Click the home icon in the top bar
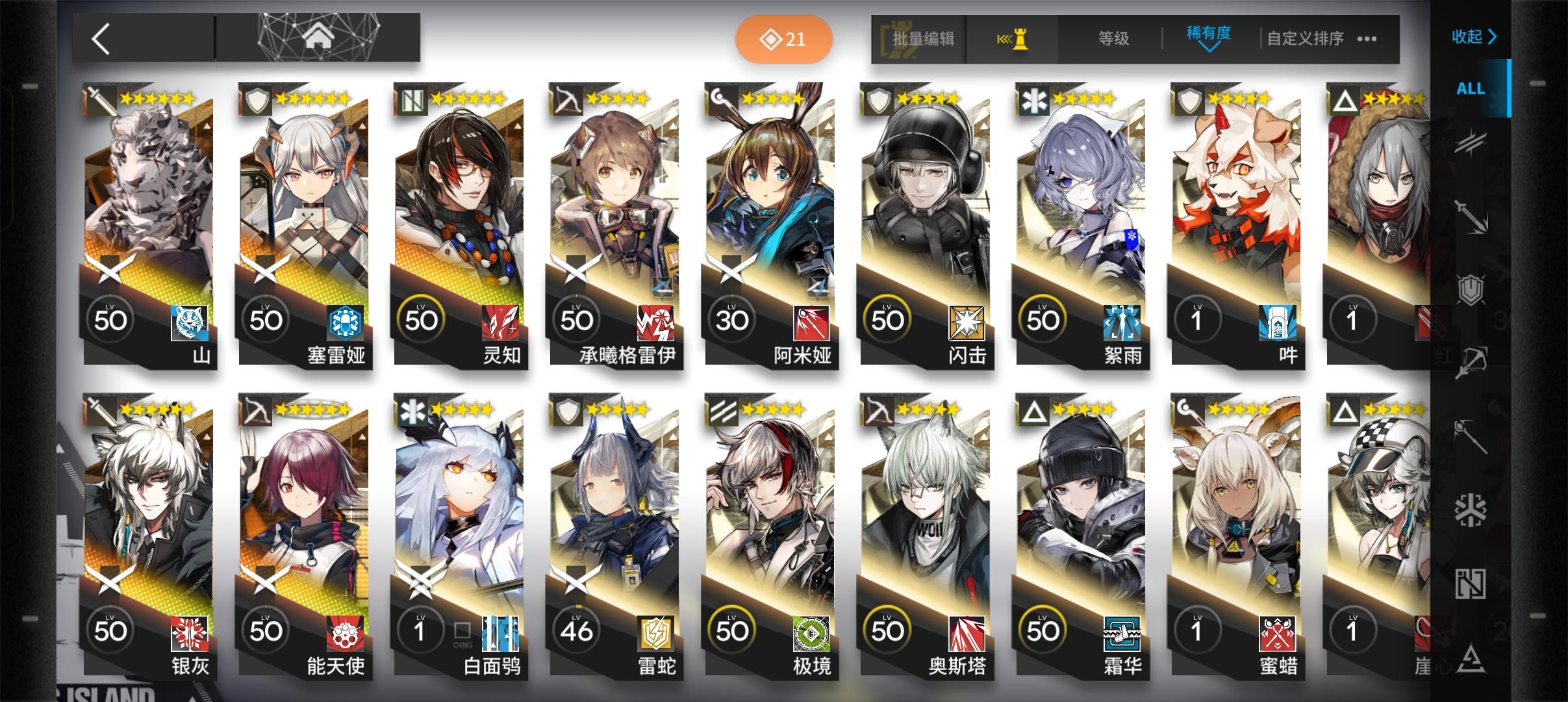 pos(316,38)
